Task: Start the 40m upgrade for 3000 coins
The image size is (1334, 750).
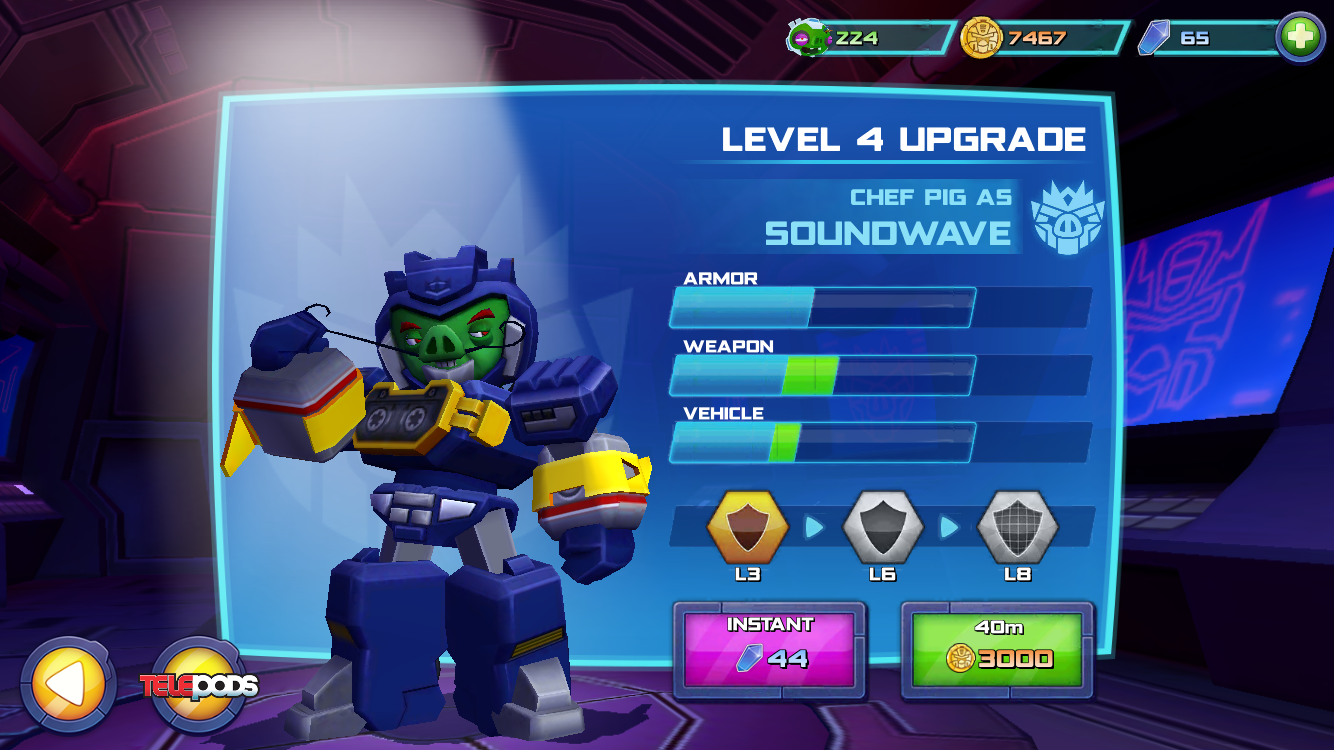Action: (x=997, y=649)
